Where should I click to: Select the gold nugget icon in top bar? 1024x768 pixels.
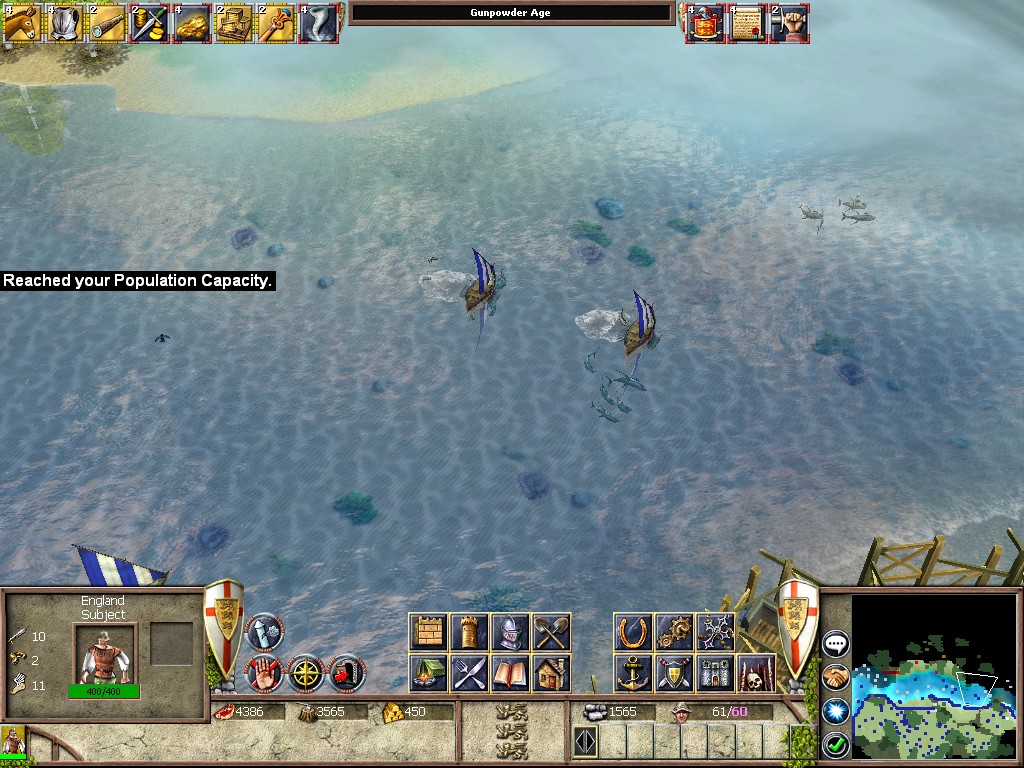click(190, 23)
